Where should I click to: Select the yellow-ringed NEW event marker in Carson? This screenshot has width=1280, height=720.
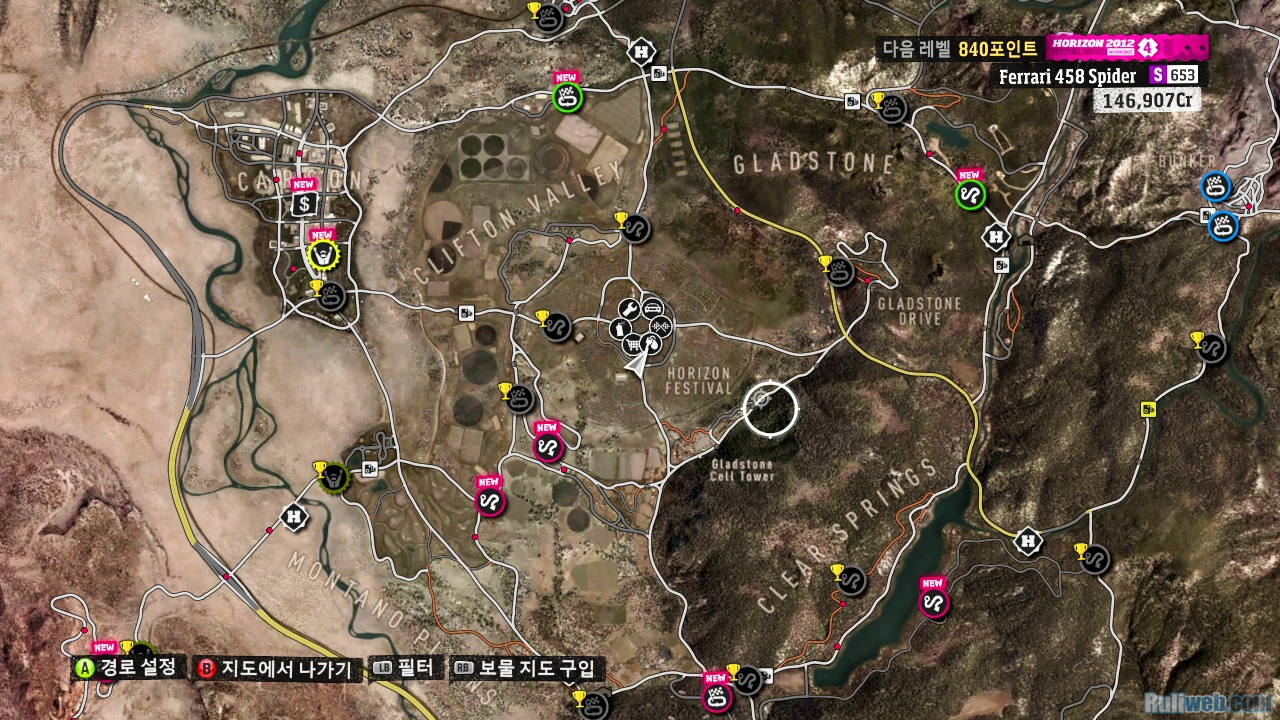322,256
